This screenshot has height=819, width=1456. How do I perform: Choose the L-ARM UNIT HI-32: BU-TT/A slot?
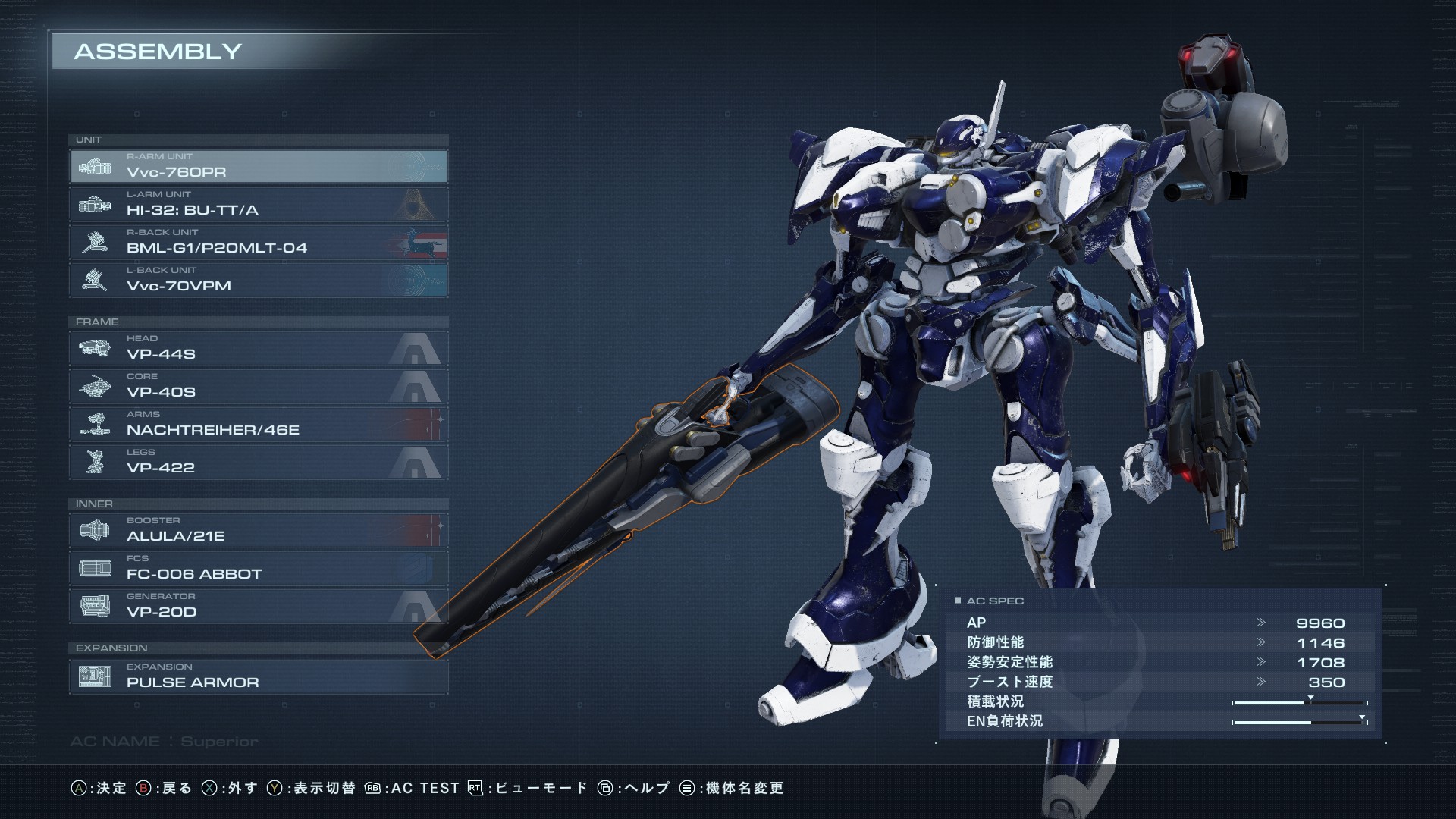pos(259,204)
